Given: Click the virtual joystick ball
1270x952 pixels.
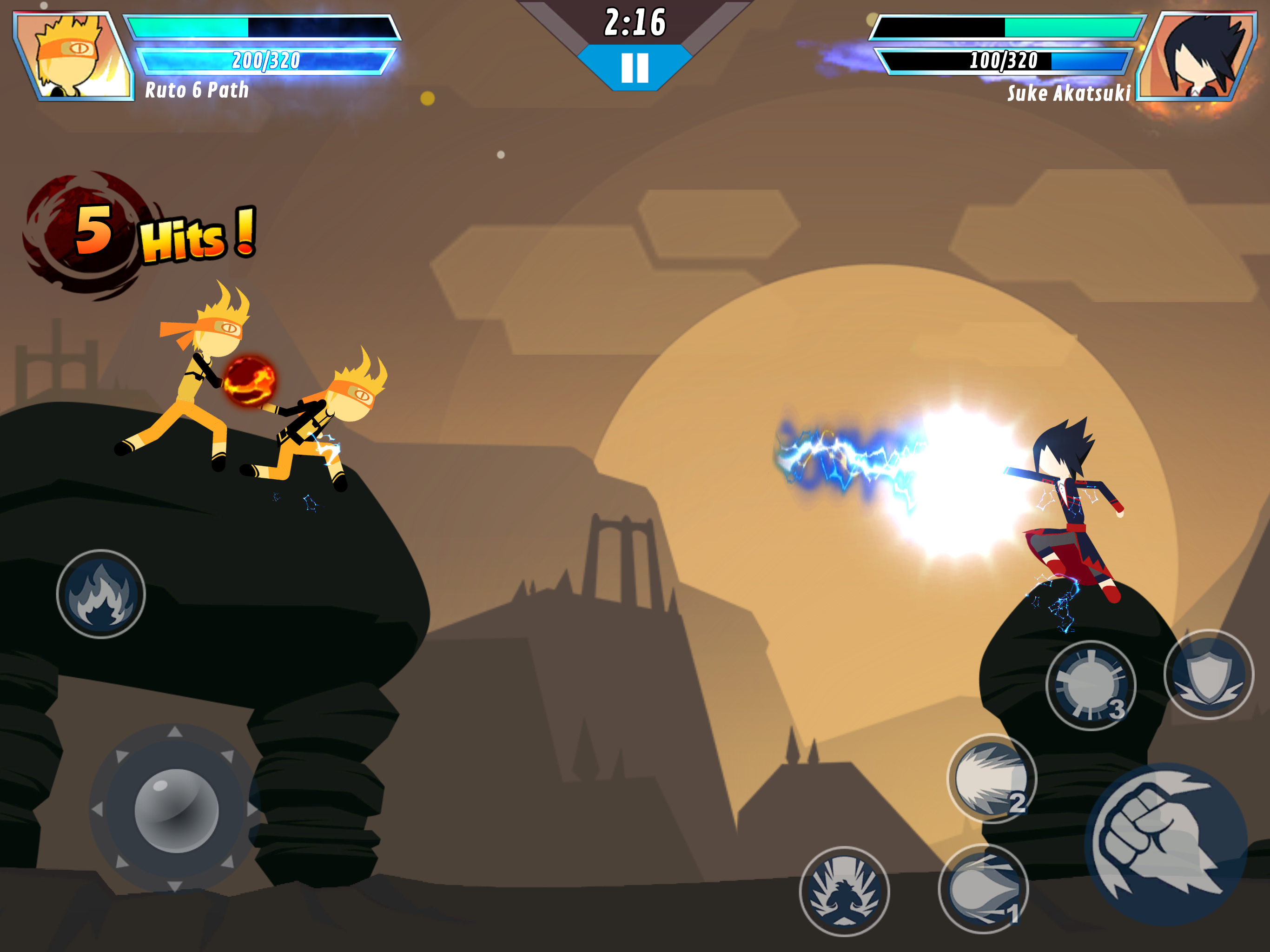Looking at the screenshot, I should [x=176, y=810].
